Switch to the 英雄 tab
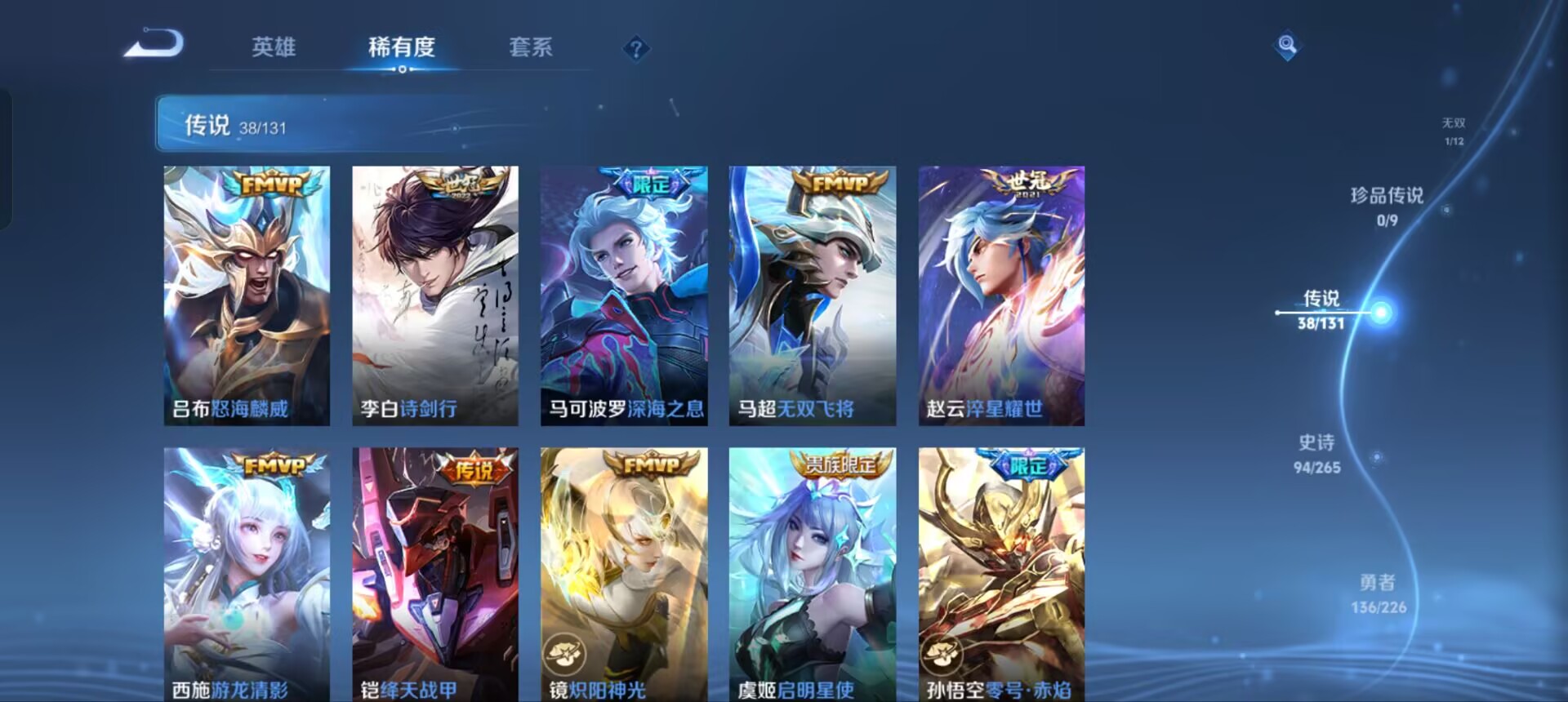Viewport: 1568px width, 702px height. pyautogui.click(x=275, y=49)
